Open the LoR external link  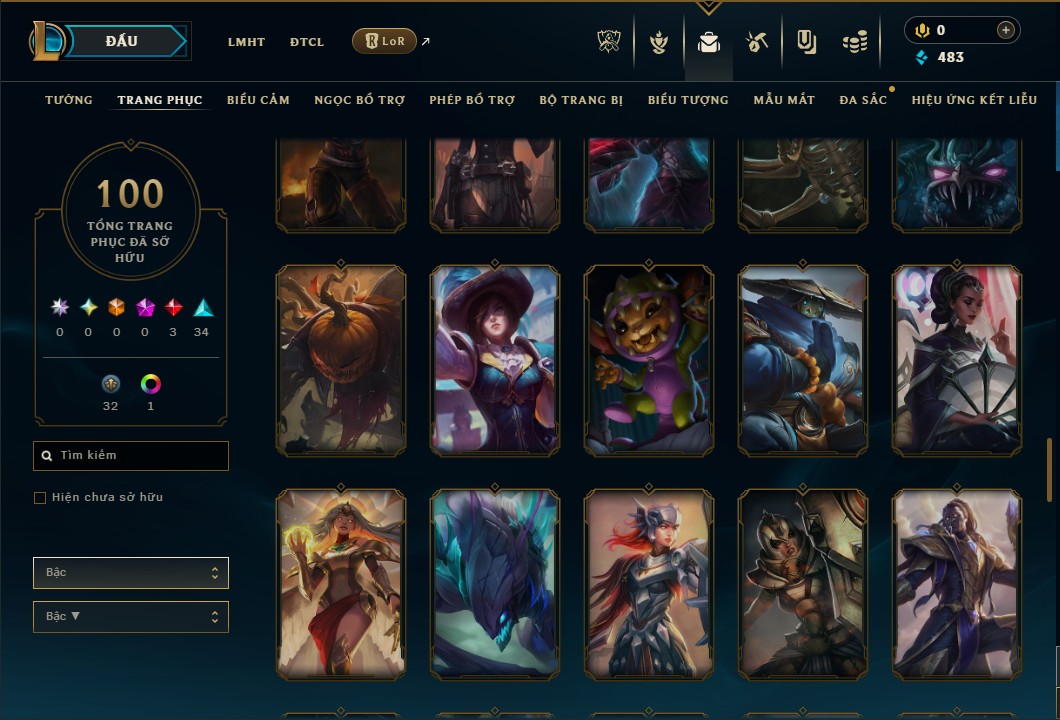pos(385,41)
